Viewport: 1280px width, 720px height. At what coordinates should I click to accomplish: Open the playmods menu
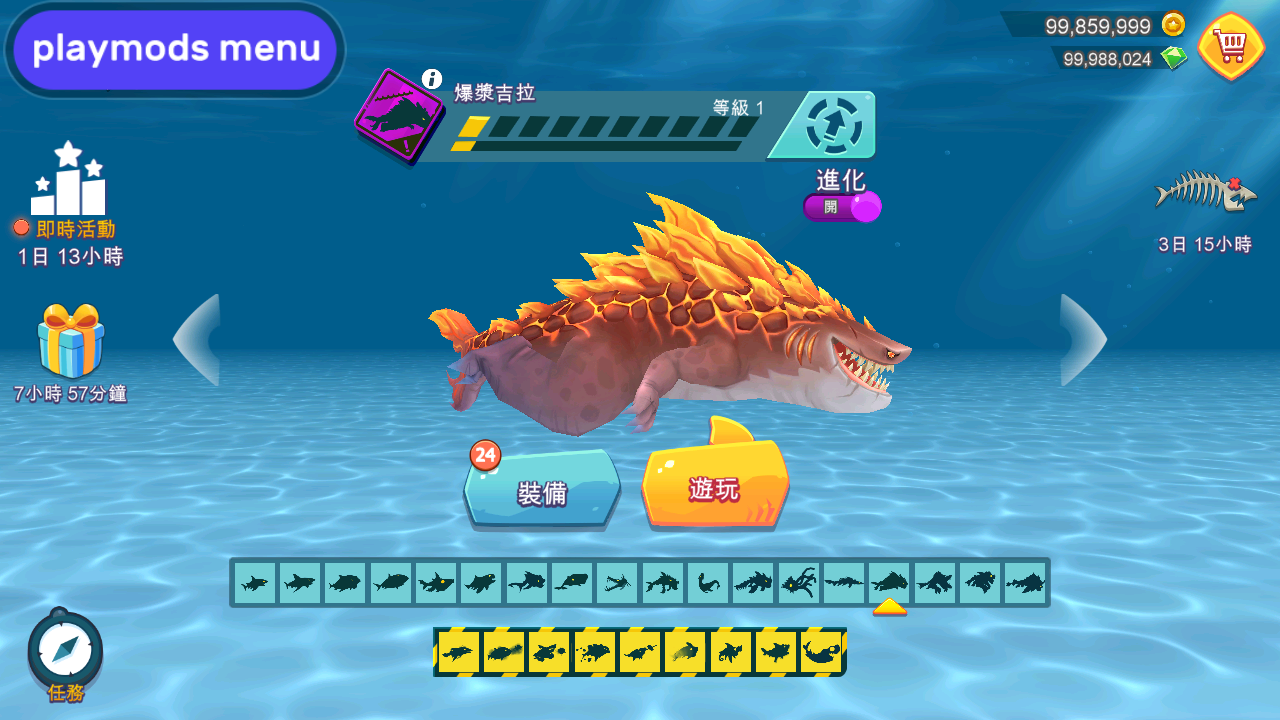tap(173, 48)
